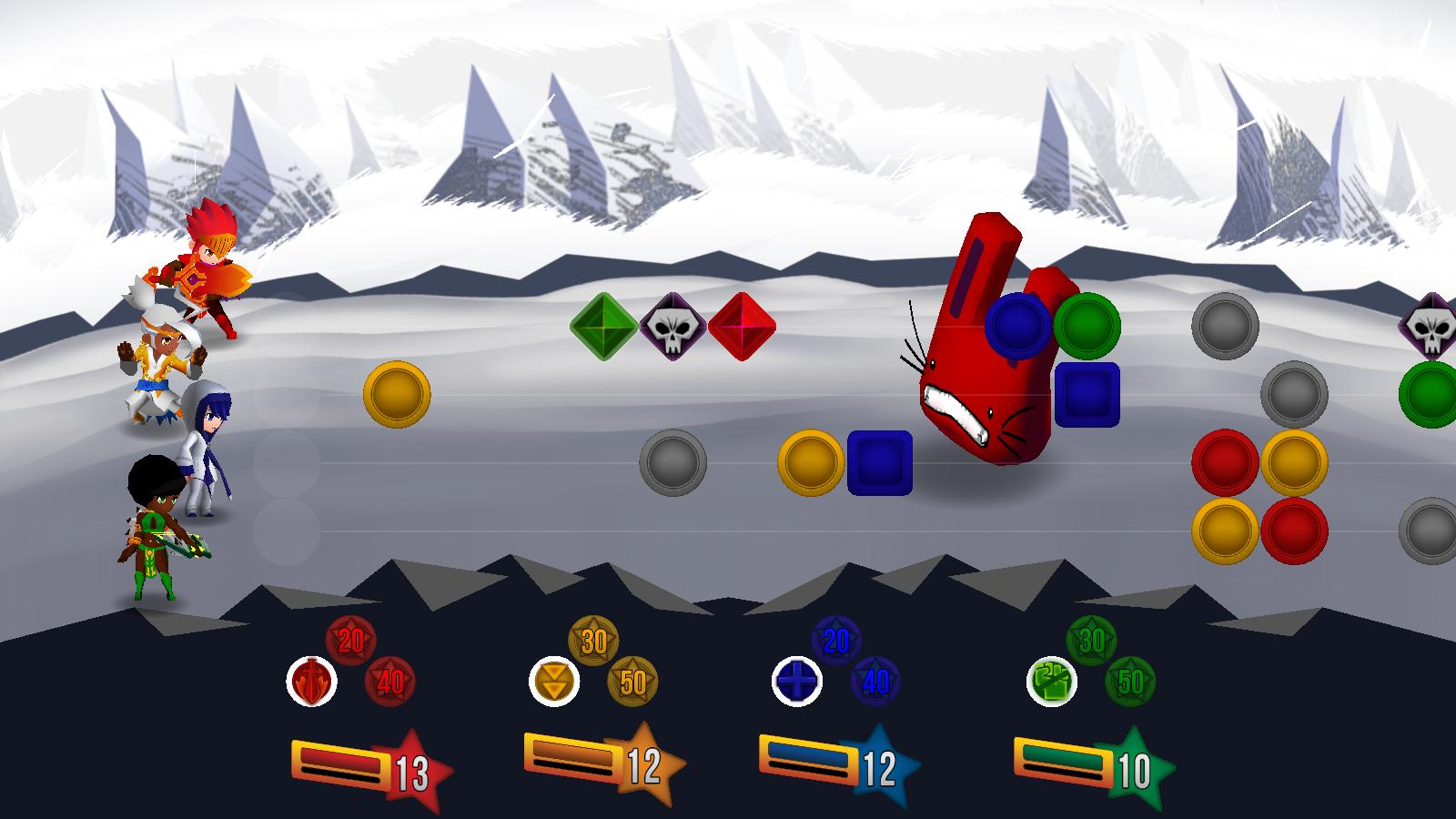Image resolution: width=1456 pixels, height=819 pixels.
Task: Select the blue 40-cost skill badge
Action: coord(875,681)
